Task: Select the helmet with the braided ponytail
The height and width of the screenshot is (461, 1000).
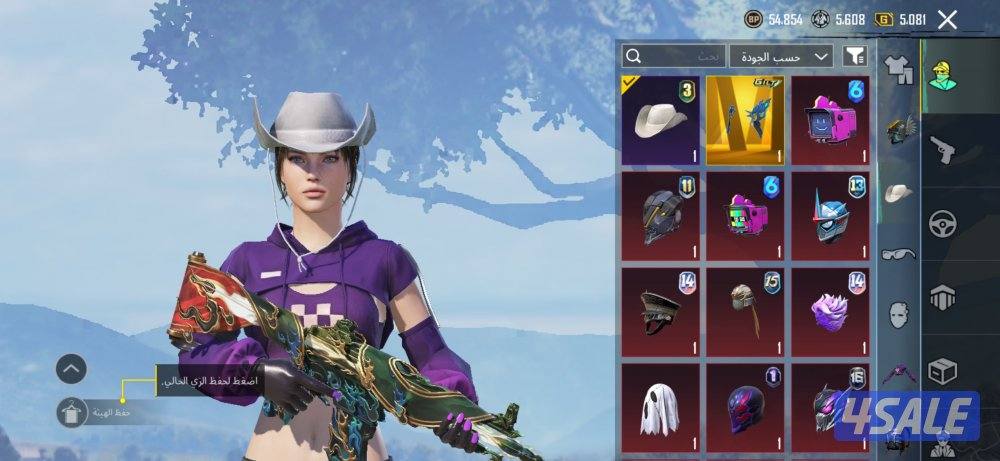Action: coord(747,310)
